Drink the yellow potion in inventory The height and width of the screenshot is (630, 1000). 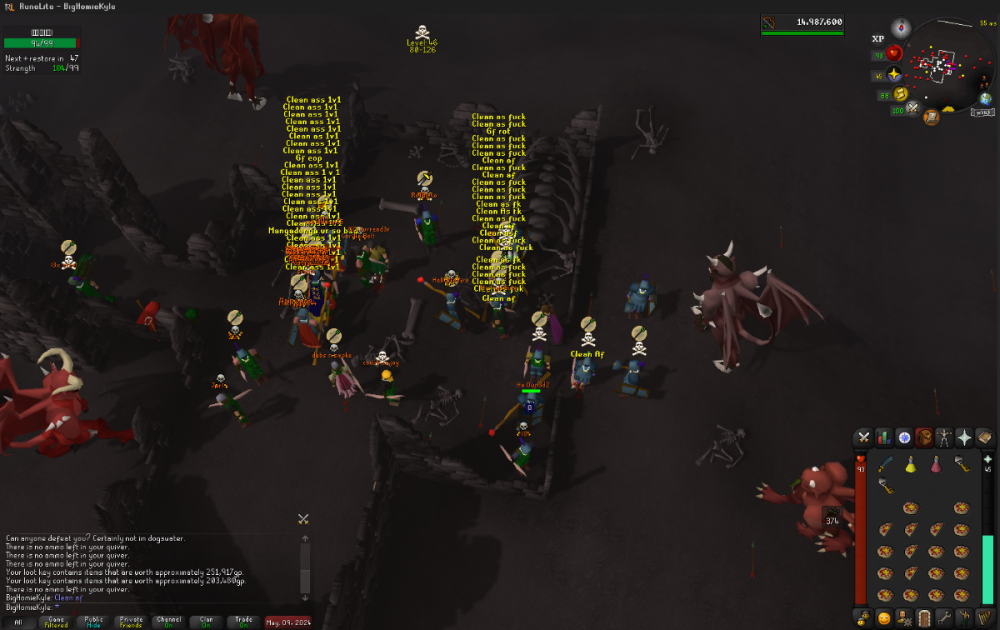(x=912, y=465)
